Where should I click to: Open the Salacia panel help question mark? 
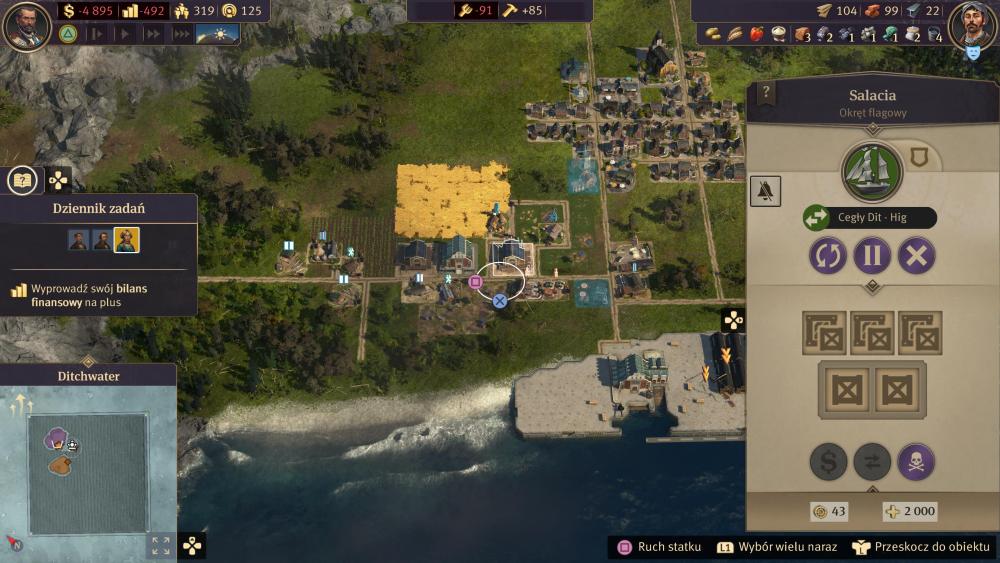point(767,93)
